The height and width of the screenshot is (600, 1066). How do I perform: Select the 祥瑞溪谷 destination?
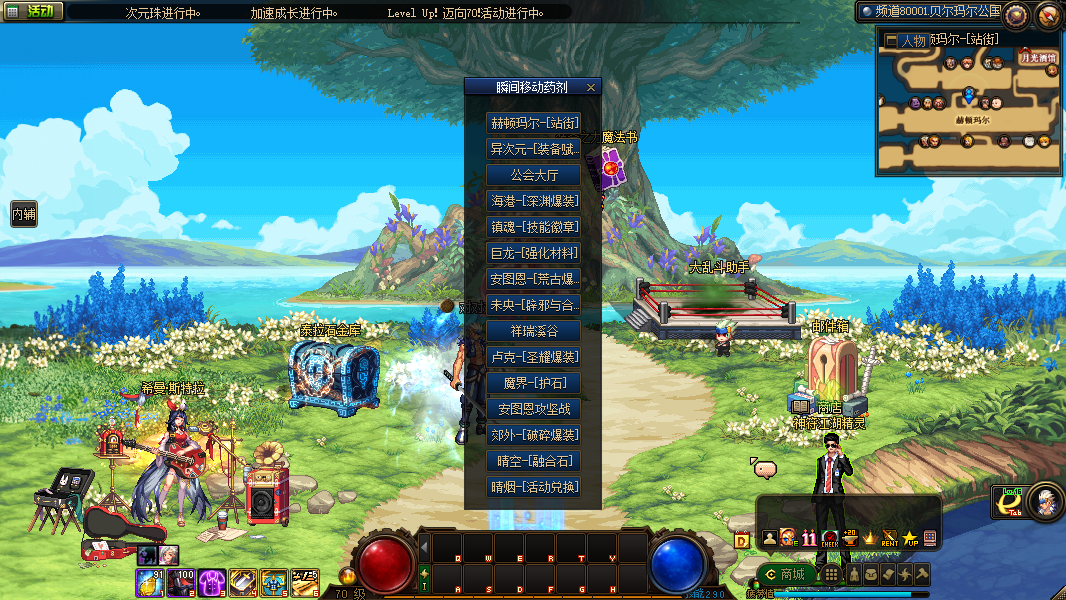click(x=533, y=331)
